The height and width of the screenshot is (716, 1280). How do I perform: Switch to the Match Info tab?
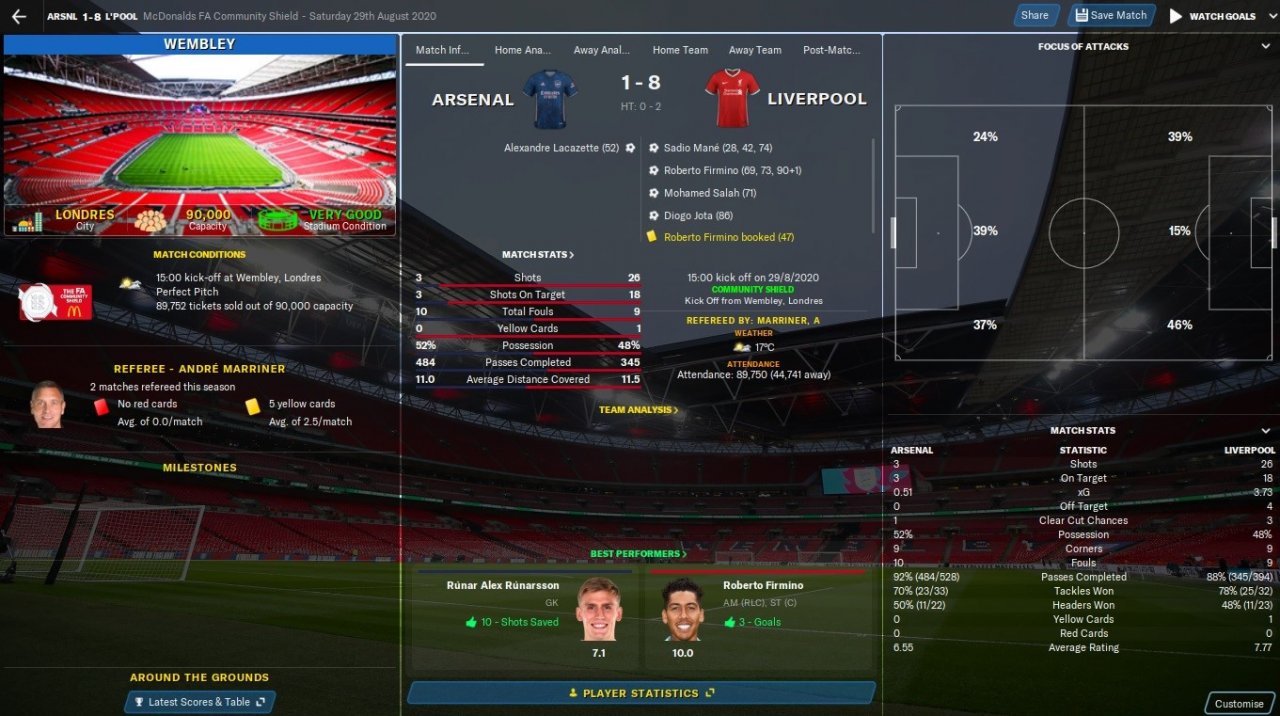click(x=444, y=50)
